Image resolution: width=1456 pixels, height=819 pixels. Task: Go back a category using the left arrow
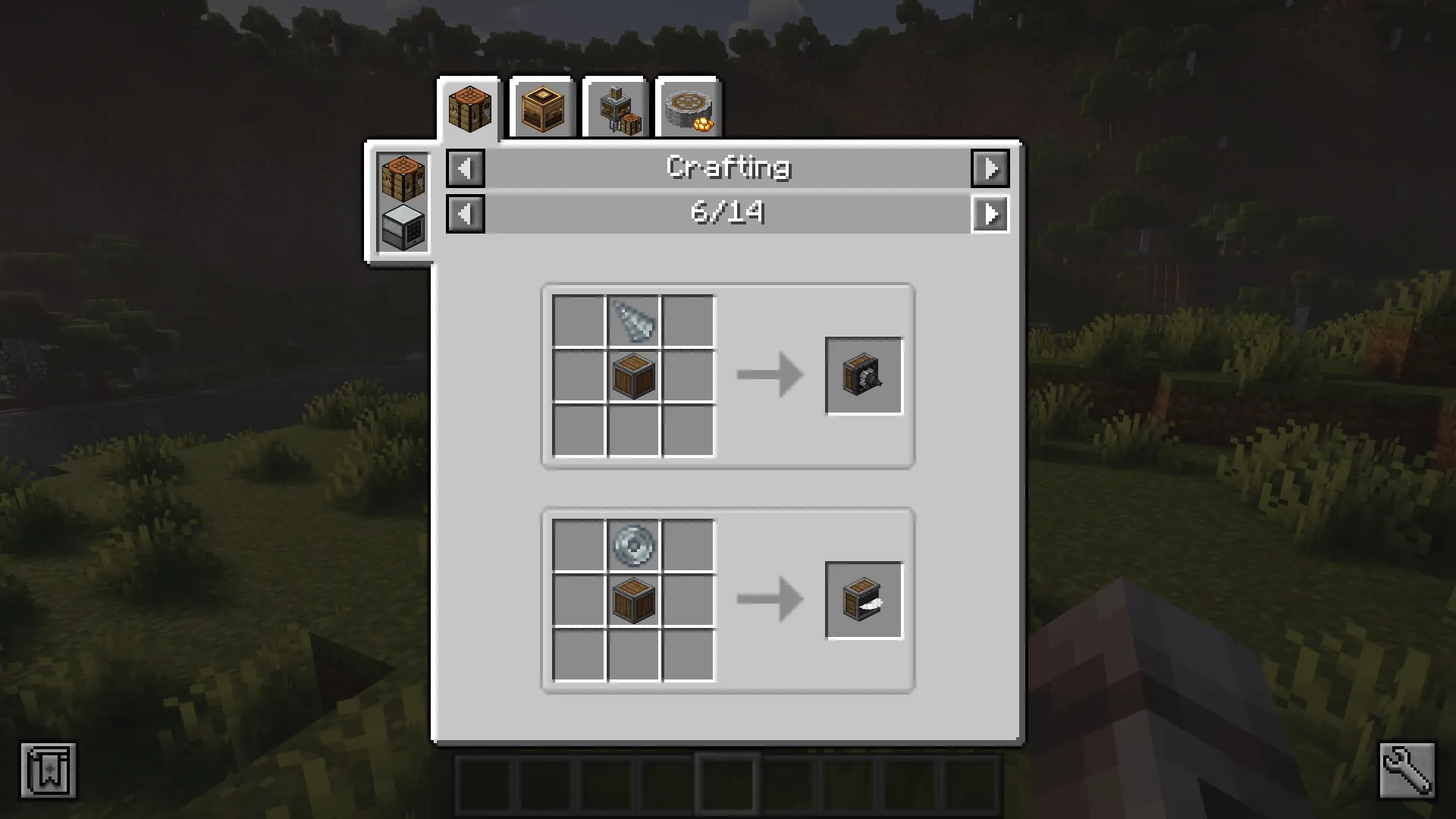(x=466, y=168)
